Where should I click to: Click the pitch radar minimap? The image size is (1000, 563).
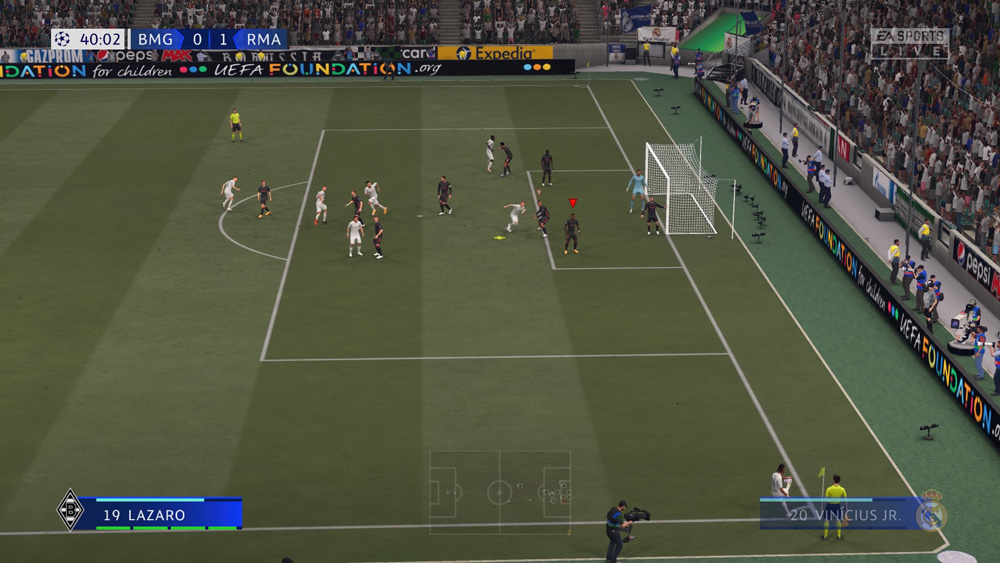coord(500,492)
